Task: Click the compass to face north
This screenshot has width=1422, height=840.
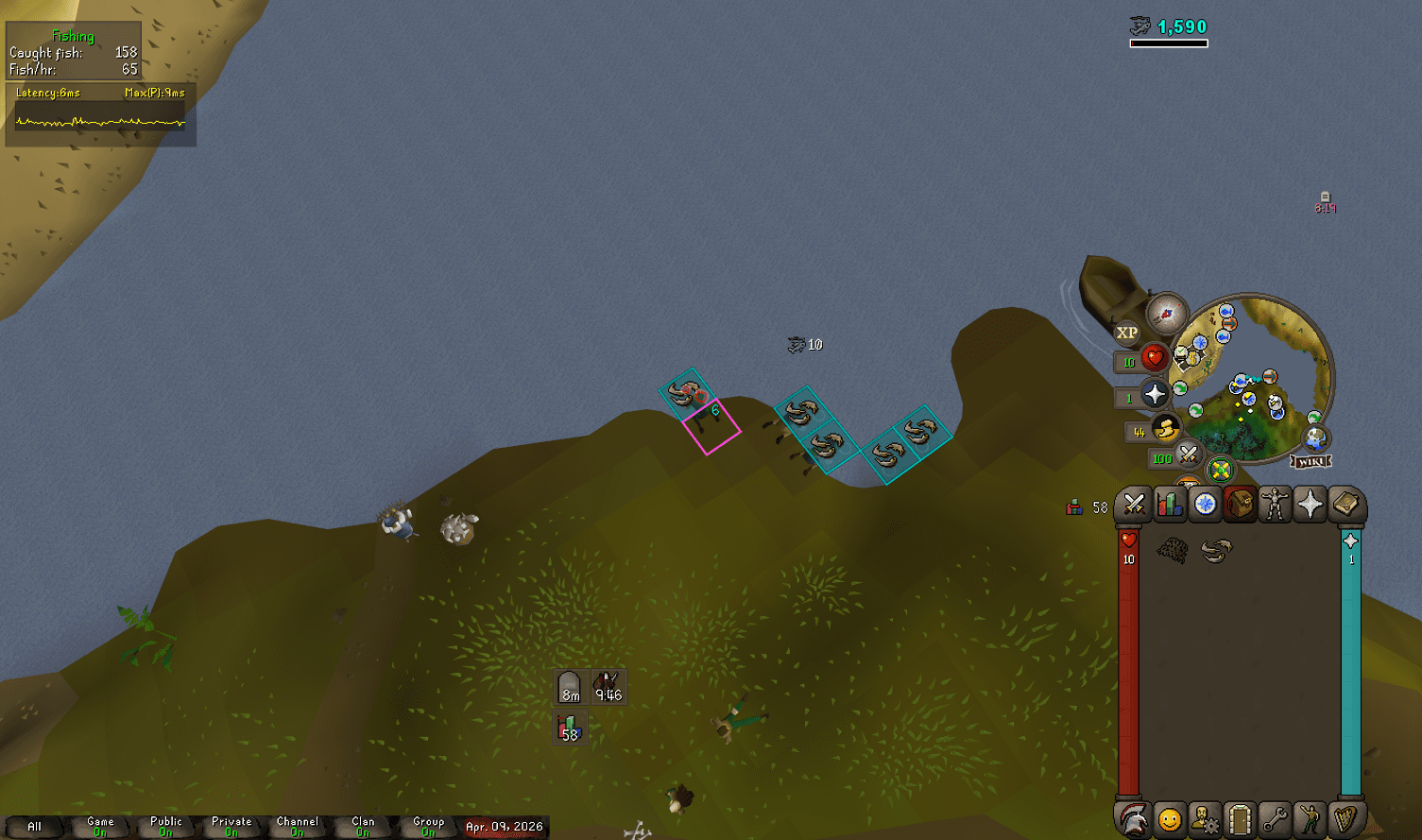Action: click(1167, 314)
